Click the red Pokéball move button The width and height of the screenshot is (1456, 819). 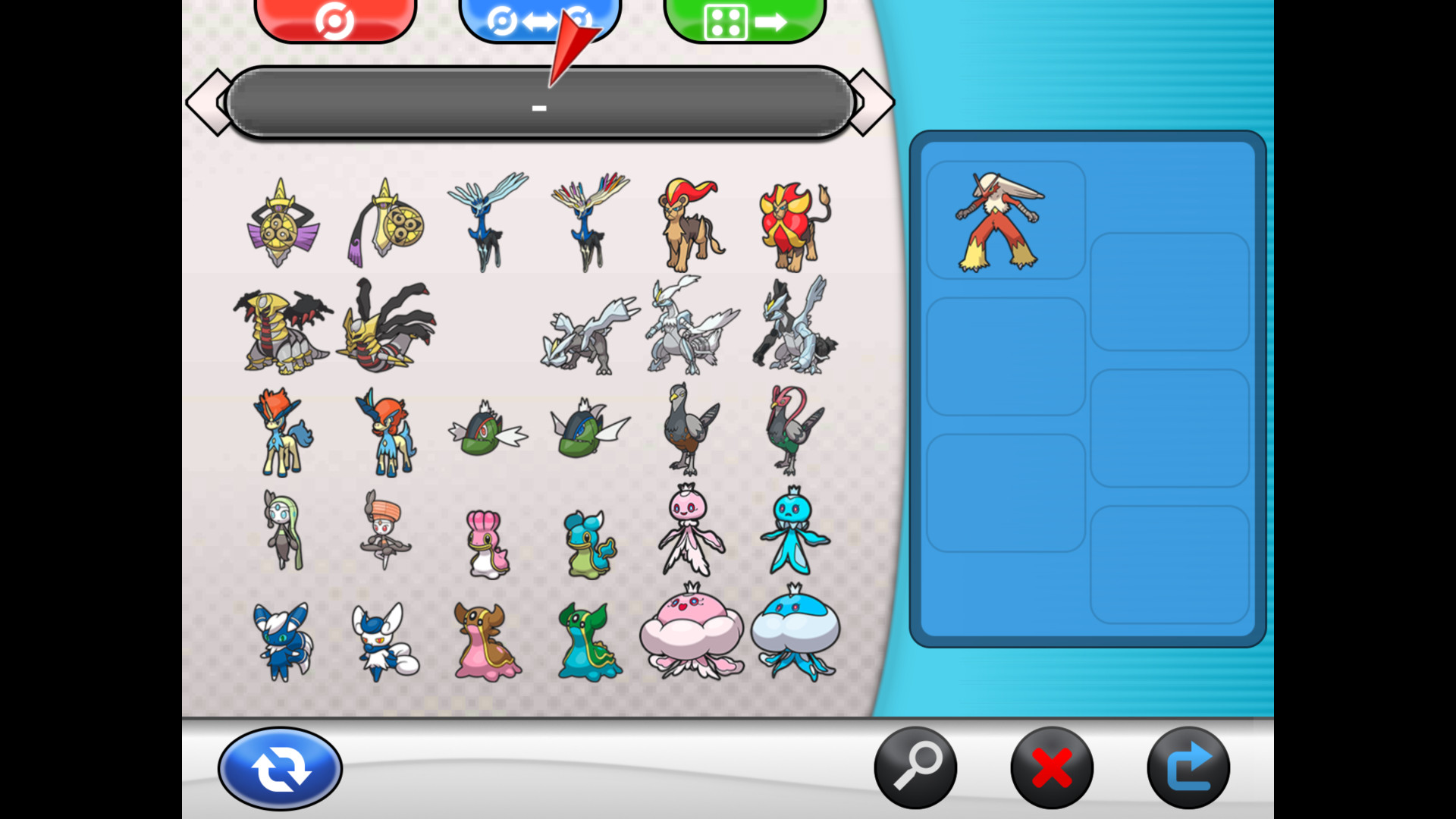[336, 17]
